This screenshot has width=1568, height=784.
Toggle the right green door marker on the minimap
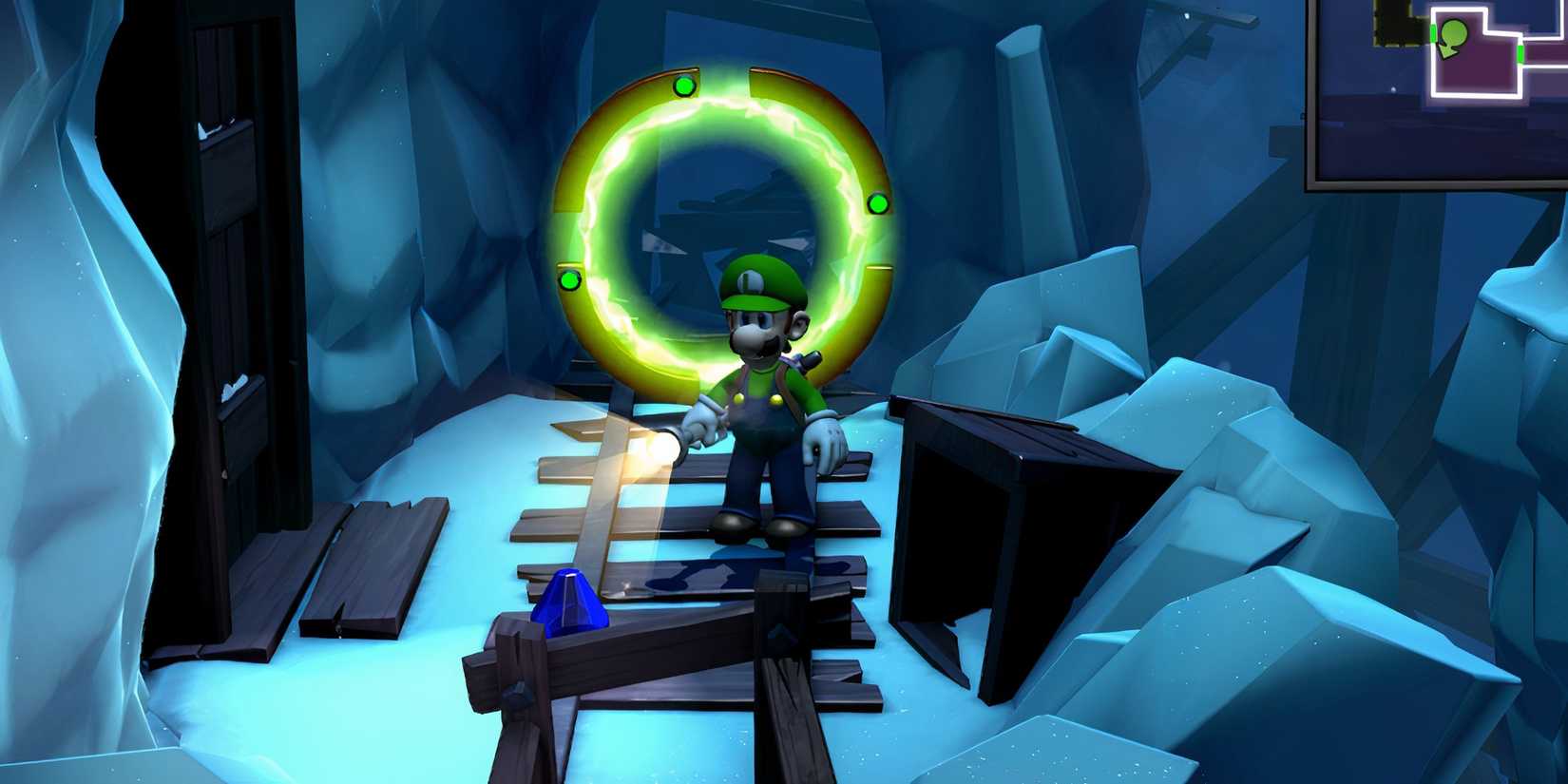tap(1520, 53)
